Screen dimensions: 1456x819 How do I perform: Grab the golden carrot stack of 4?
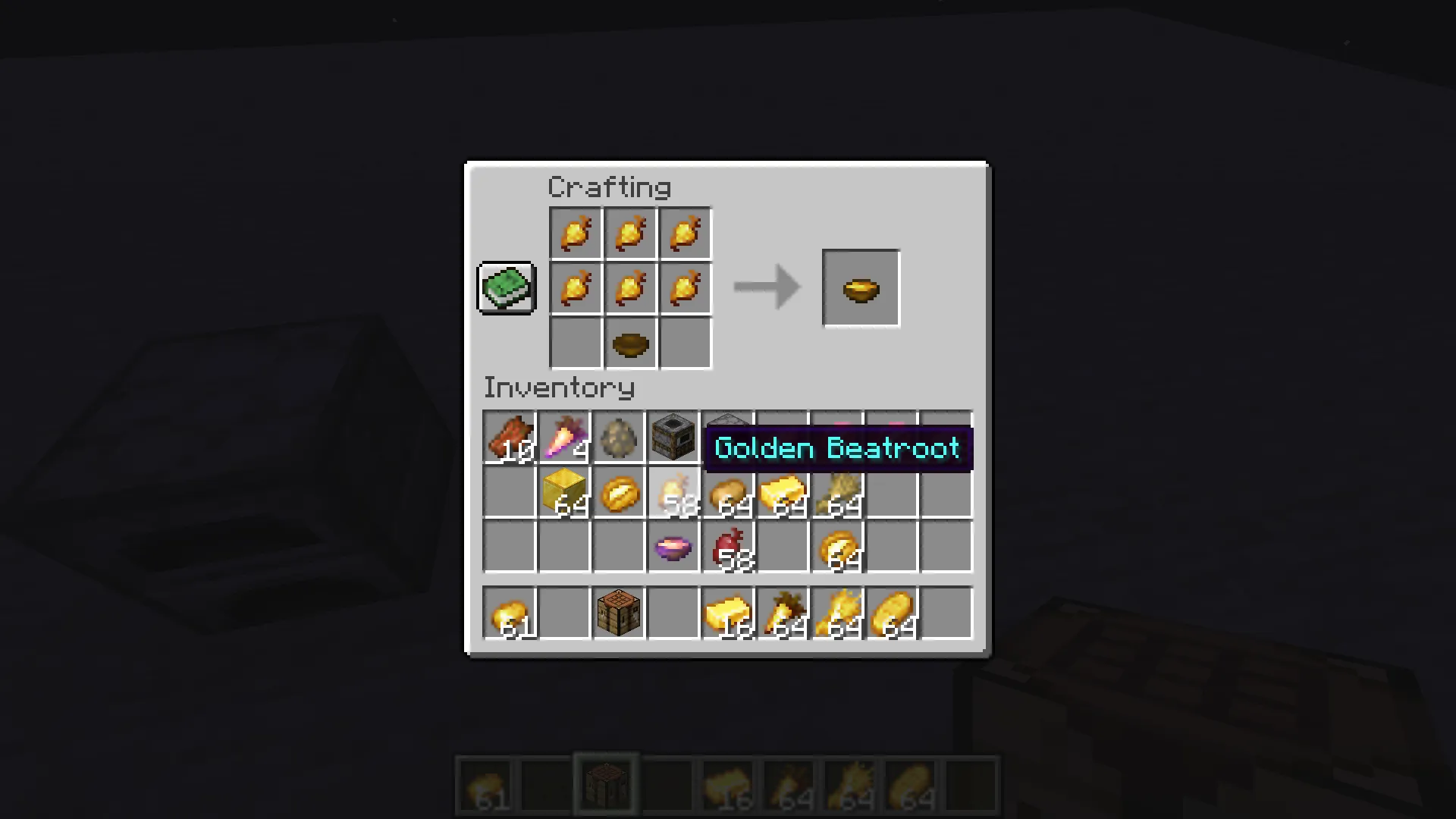[x=563, y=438]
